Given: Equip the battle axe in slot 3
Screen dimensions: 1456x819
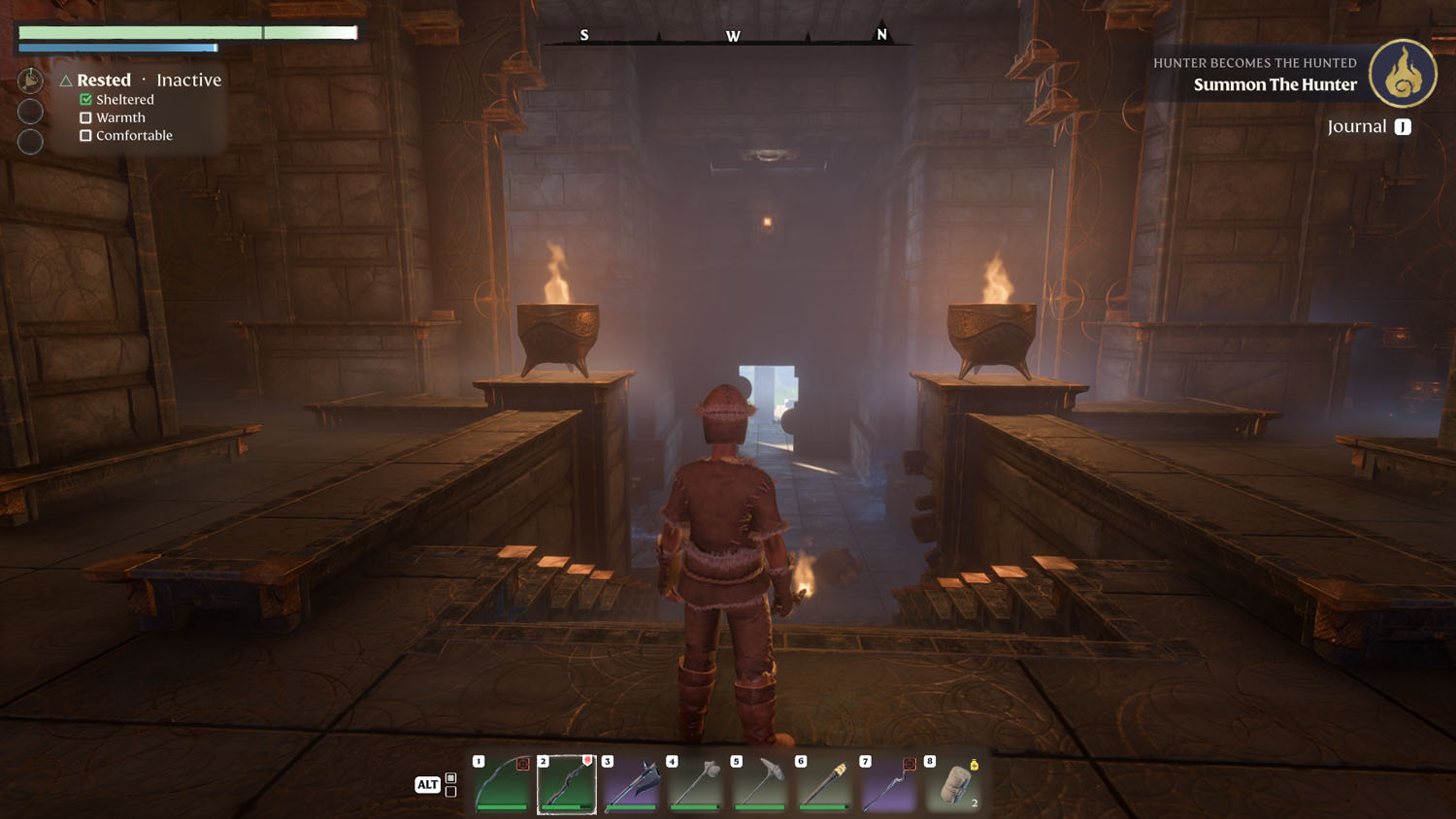Looking at the screenshot, I should [632, 784].
